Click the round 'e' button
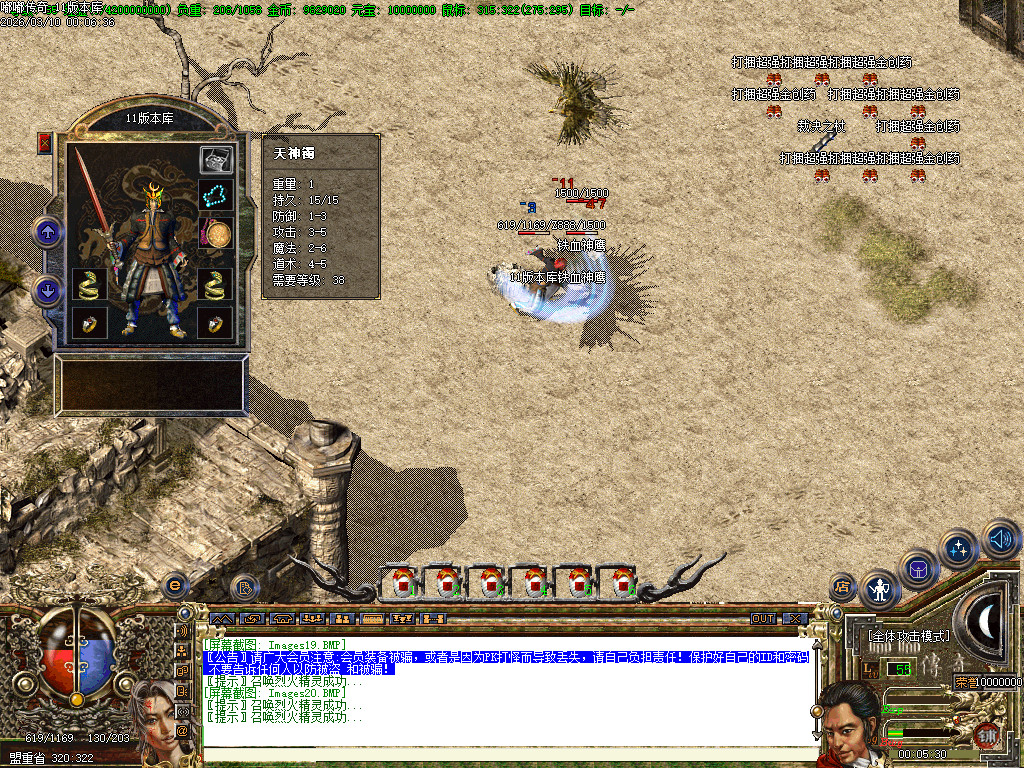Screen dimensions: 1024x768 pos(176,585)
